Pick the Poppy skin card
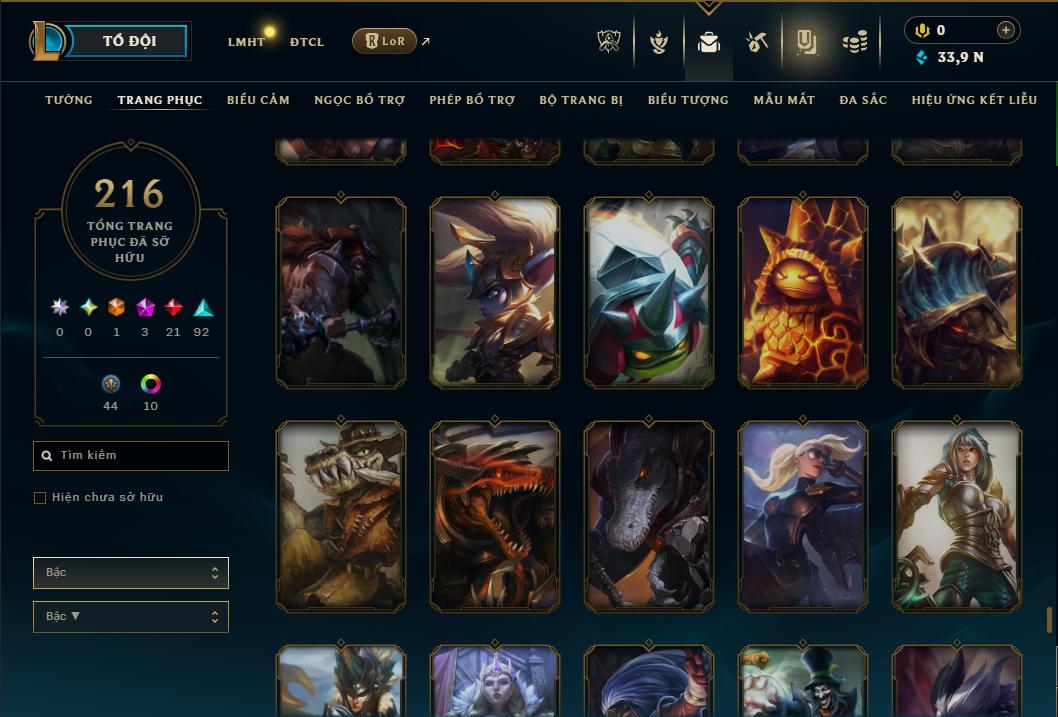This screenshot has width=1058, height=717. point(495,292)
